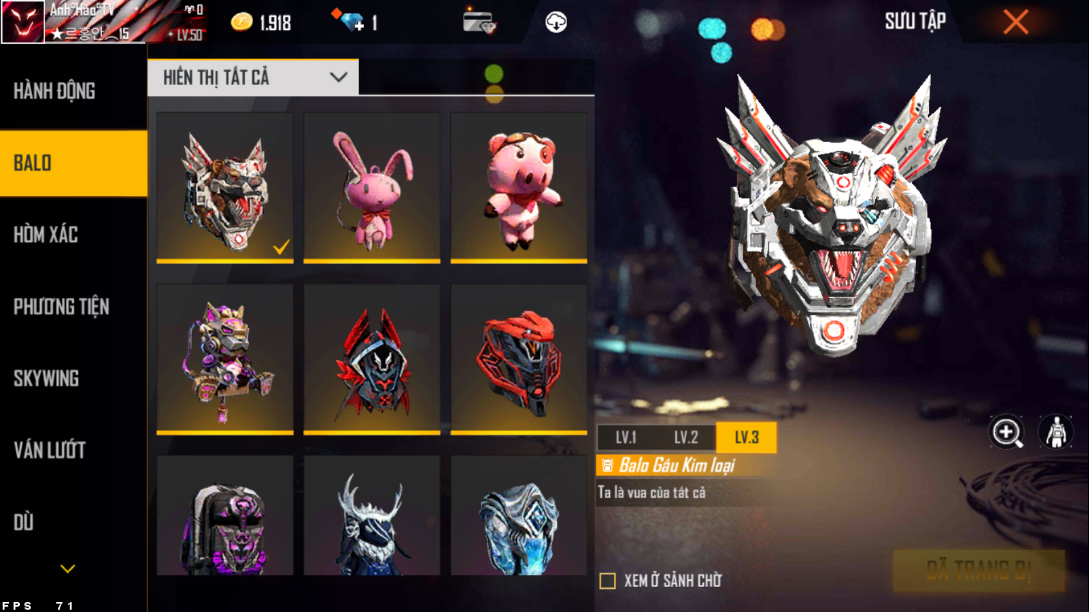Select the metal bear backpack thumbnail

(225, 187)
